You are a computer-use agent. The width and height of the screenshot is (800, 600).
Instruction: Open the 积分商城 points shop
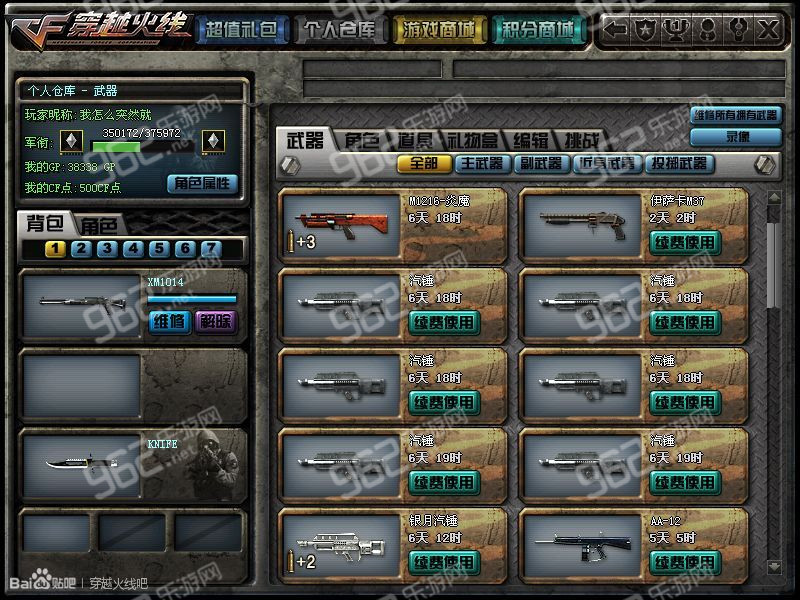pos(538,31)
